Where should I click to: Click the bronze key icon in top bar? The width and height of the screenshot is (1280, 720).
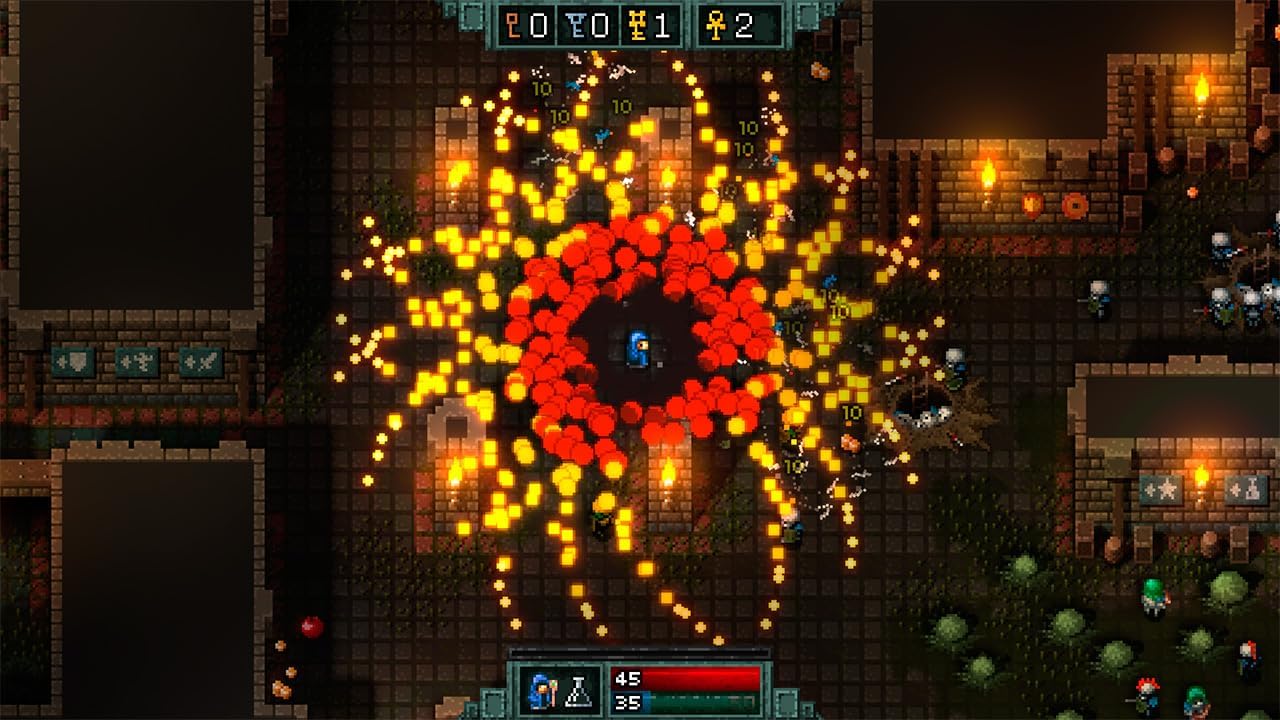coord(512,26)
